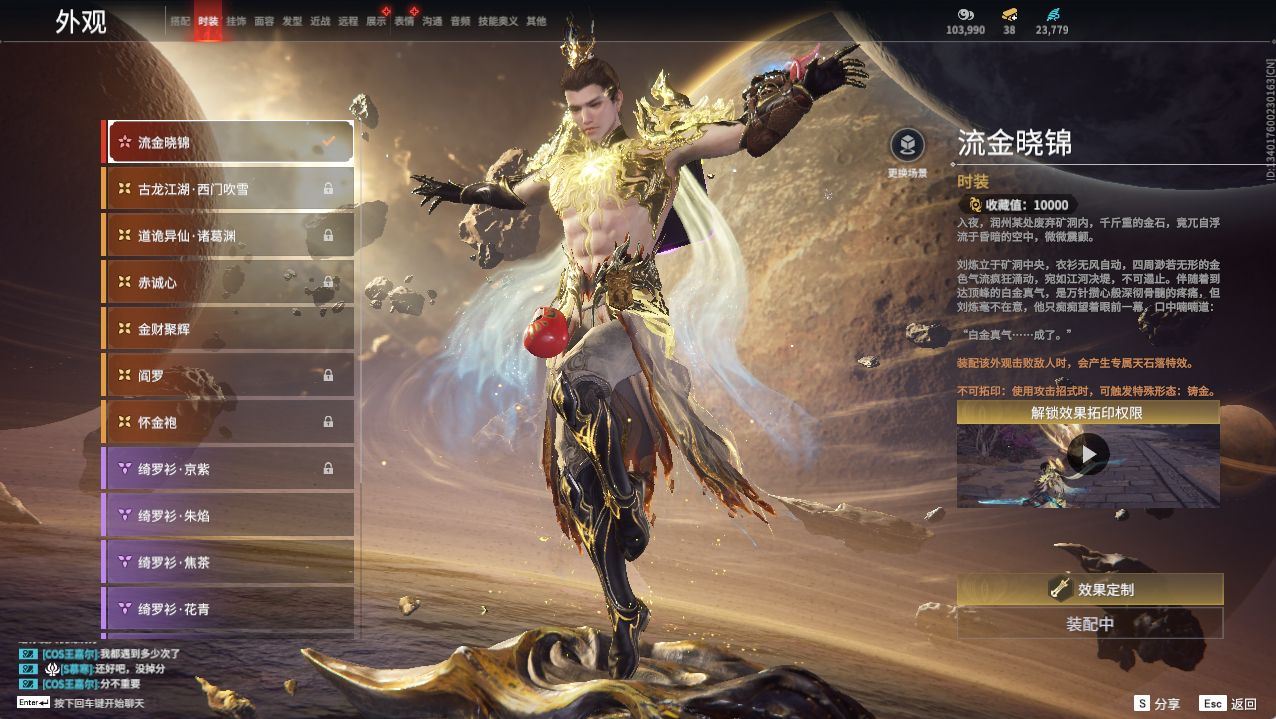Image resolution: width=1276 pixels, height=719 pixels.
Task: Open the 挂饰 accessories tab
Action: pos(236,21)
